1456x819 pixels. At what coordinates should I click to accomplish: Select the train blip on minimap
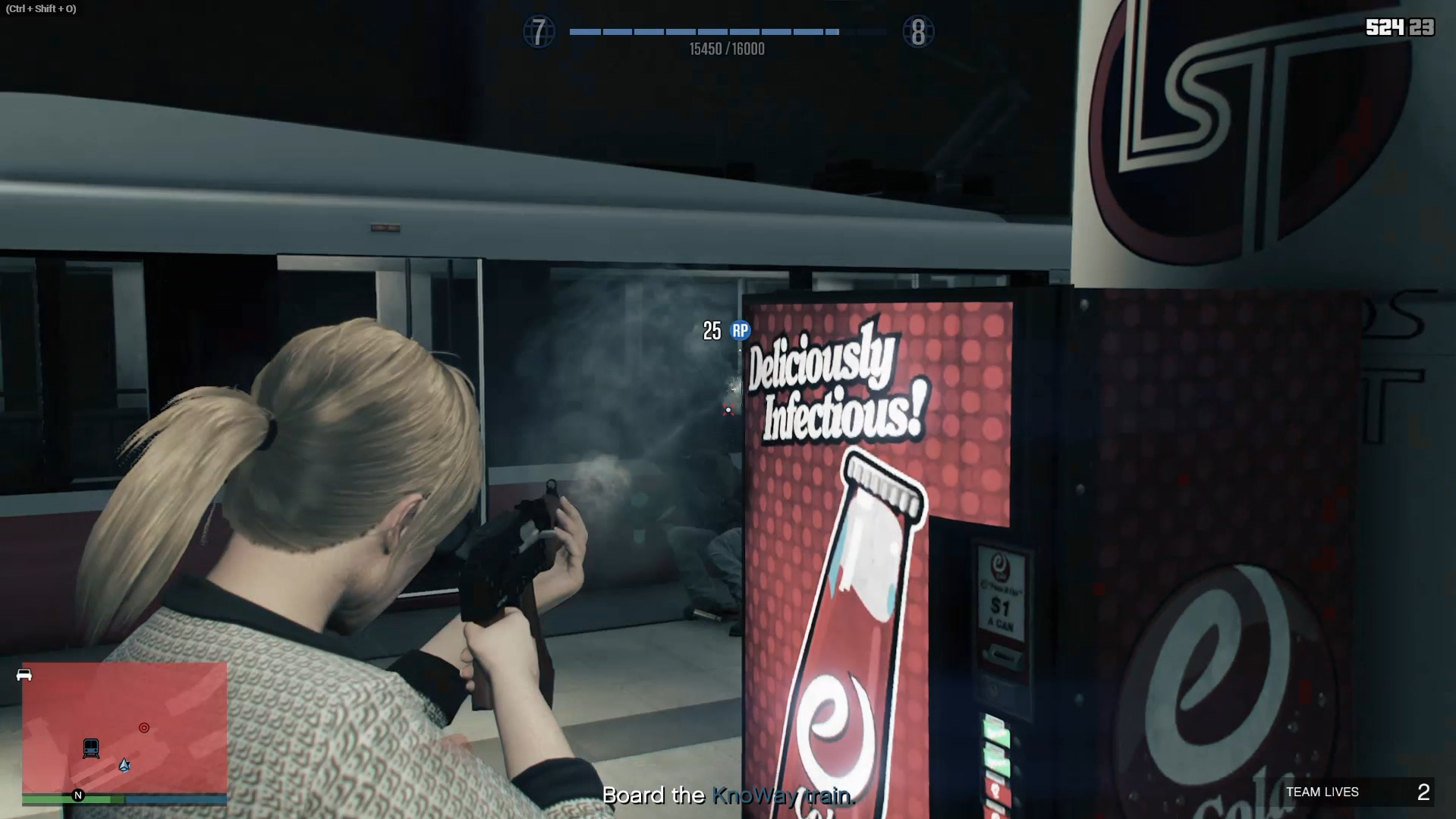[x=91, y=748]
